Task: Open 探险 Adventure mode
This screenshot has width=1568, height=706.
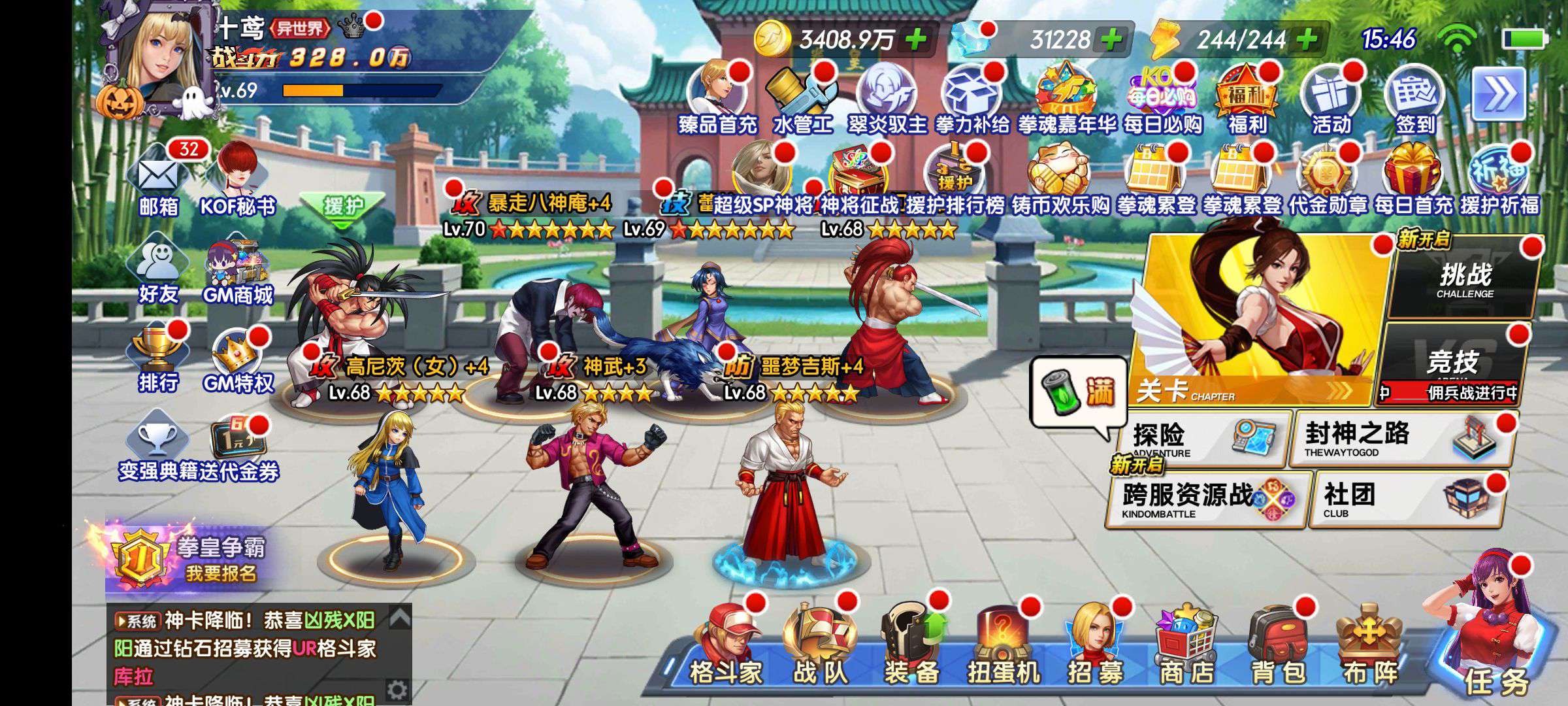Action: [1203, 437]
